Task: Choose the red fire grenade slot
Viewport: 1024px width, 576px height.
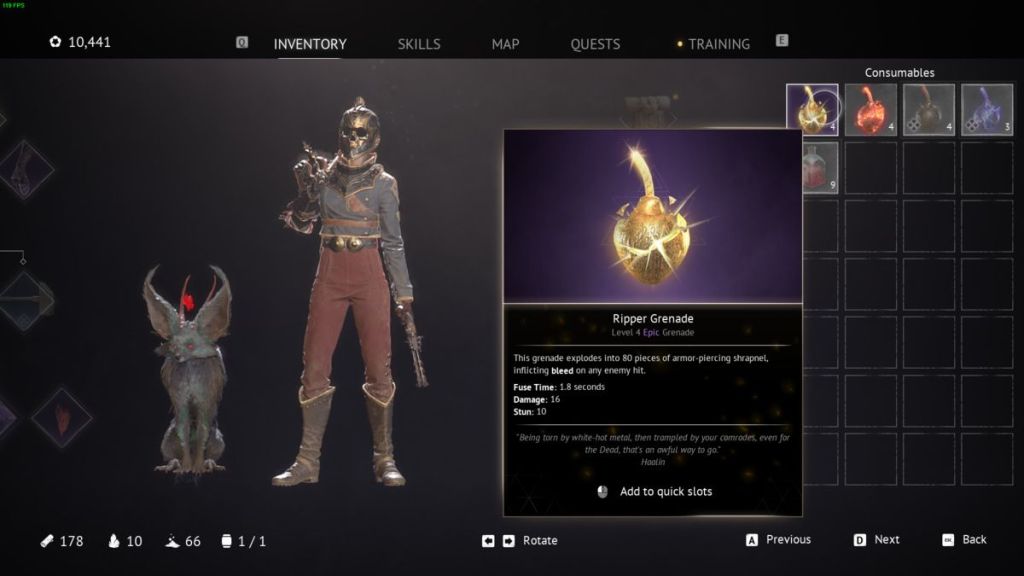Action: tap(870, 109)
